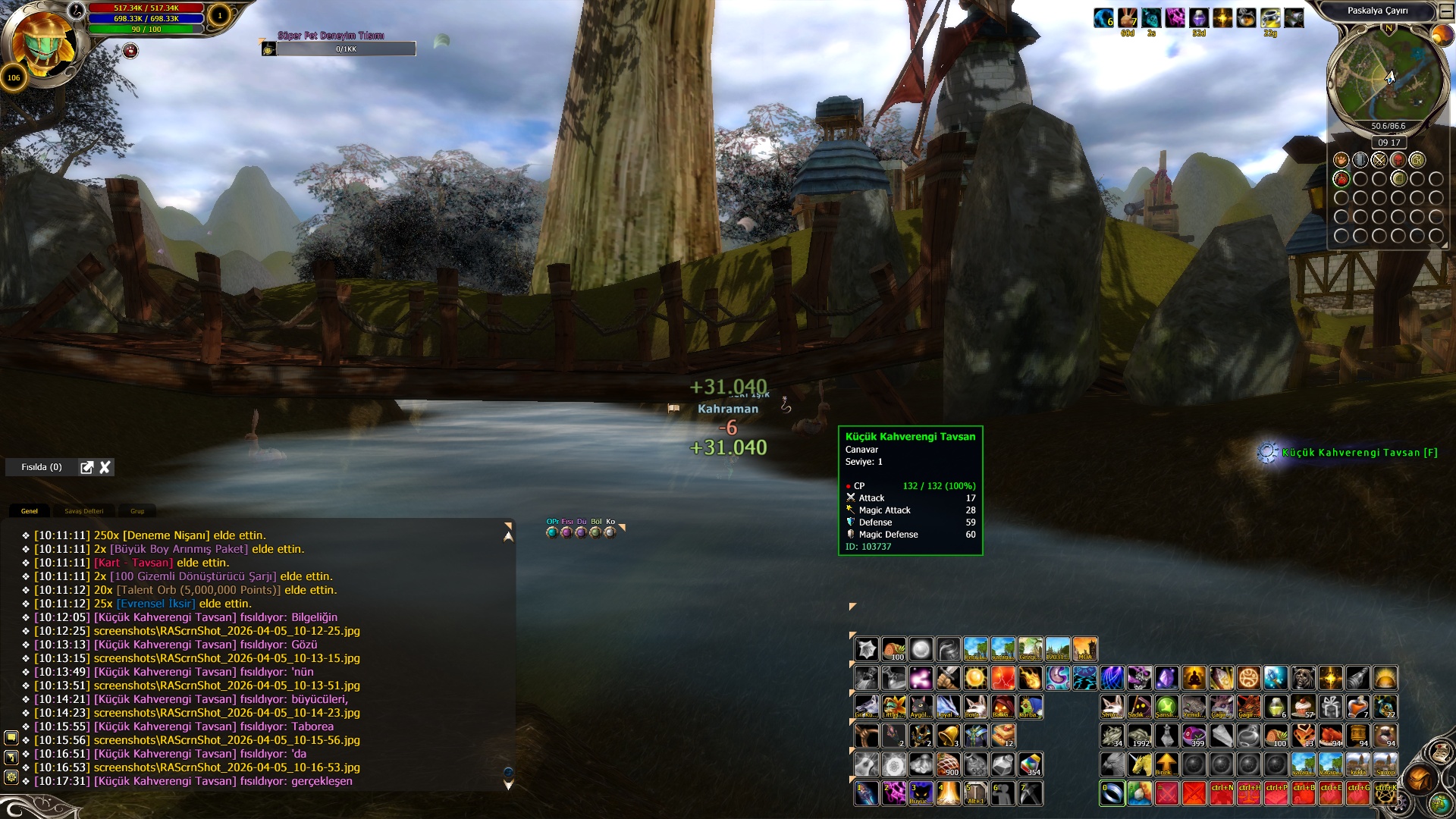Close the Fısılda whisper window
The image size is (1456, 819).
(x=105, y=467)
